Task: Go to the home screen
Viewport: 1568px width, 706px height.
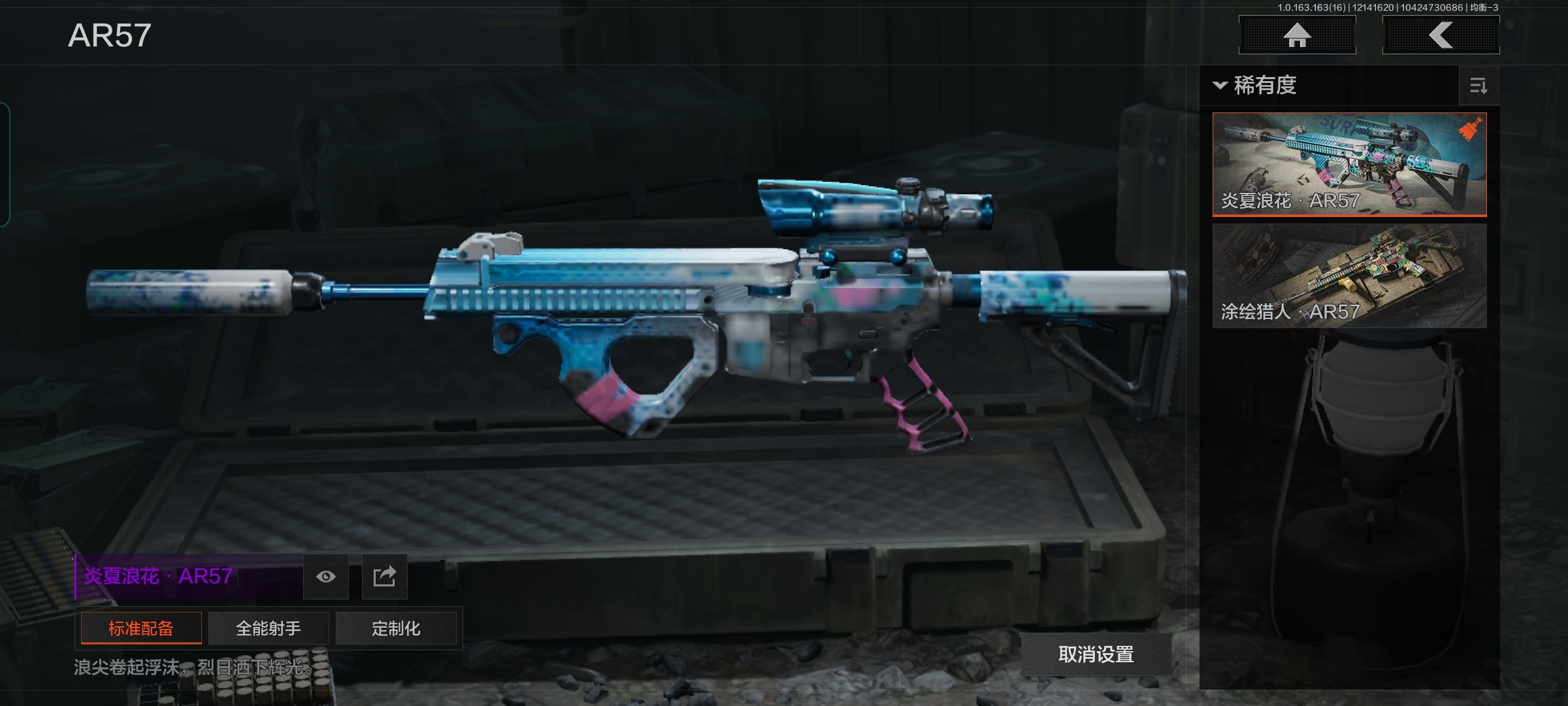Action: (x=1297, y=35)
